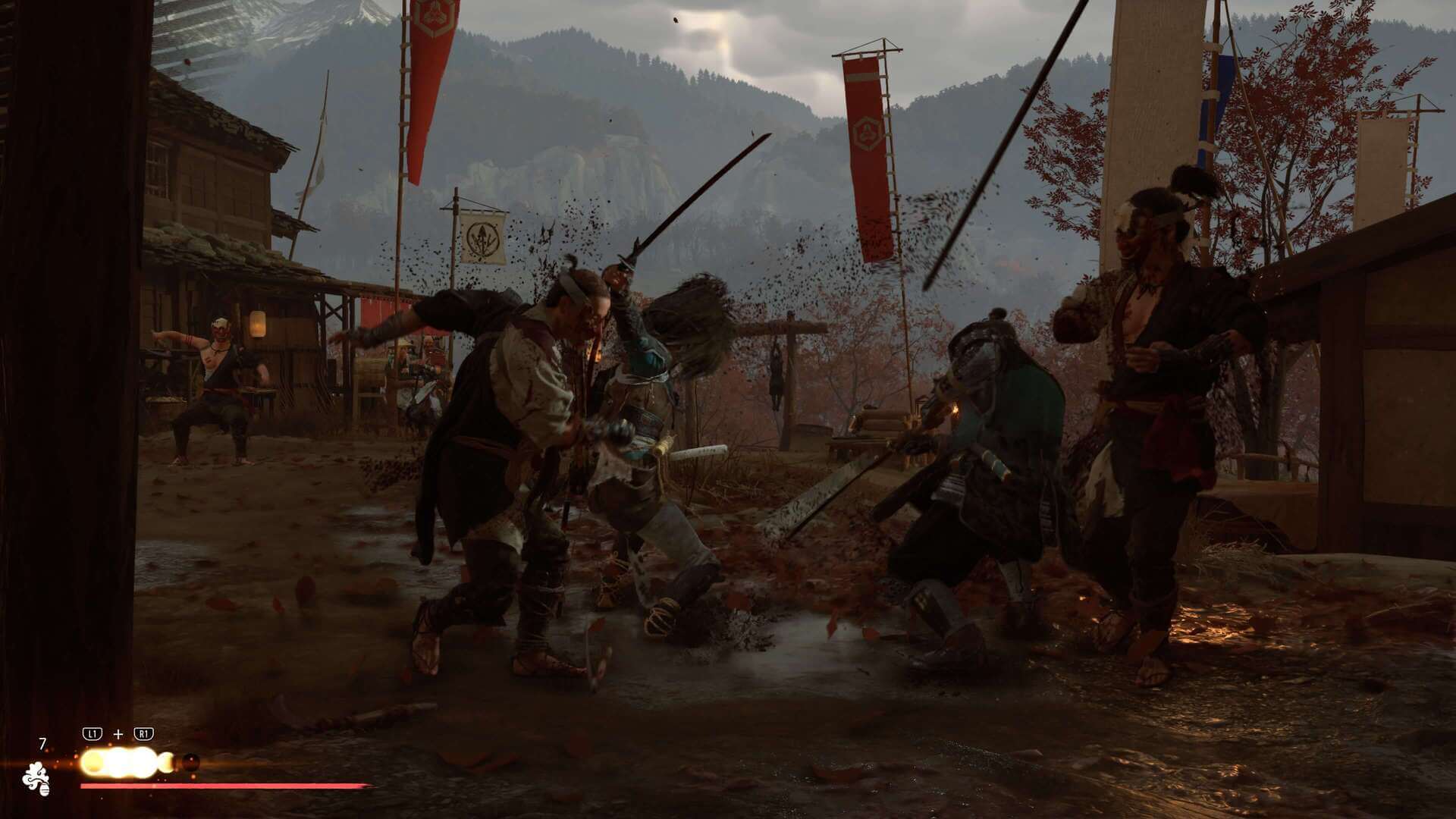Select the L1 button prompt icon
This screenshot has height=819, width=1456.
[92, 733]
